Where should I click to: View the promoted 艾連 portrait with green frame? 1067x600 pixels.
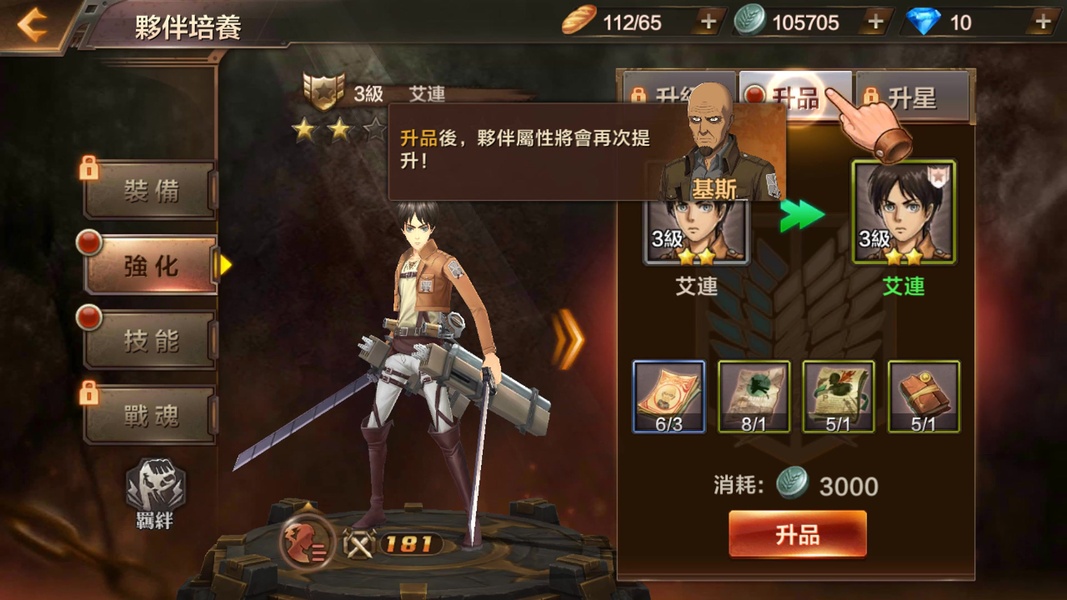pos(903,213)
